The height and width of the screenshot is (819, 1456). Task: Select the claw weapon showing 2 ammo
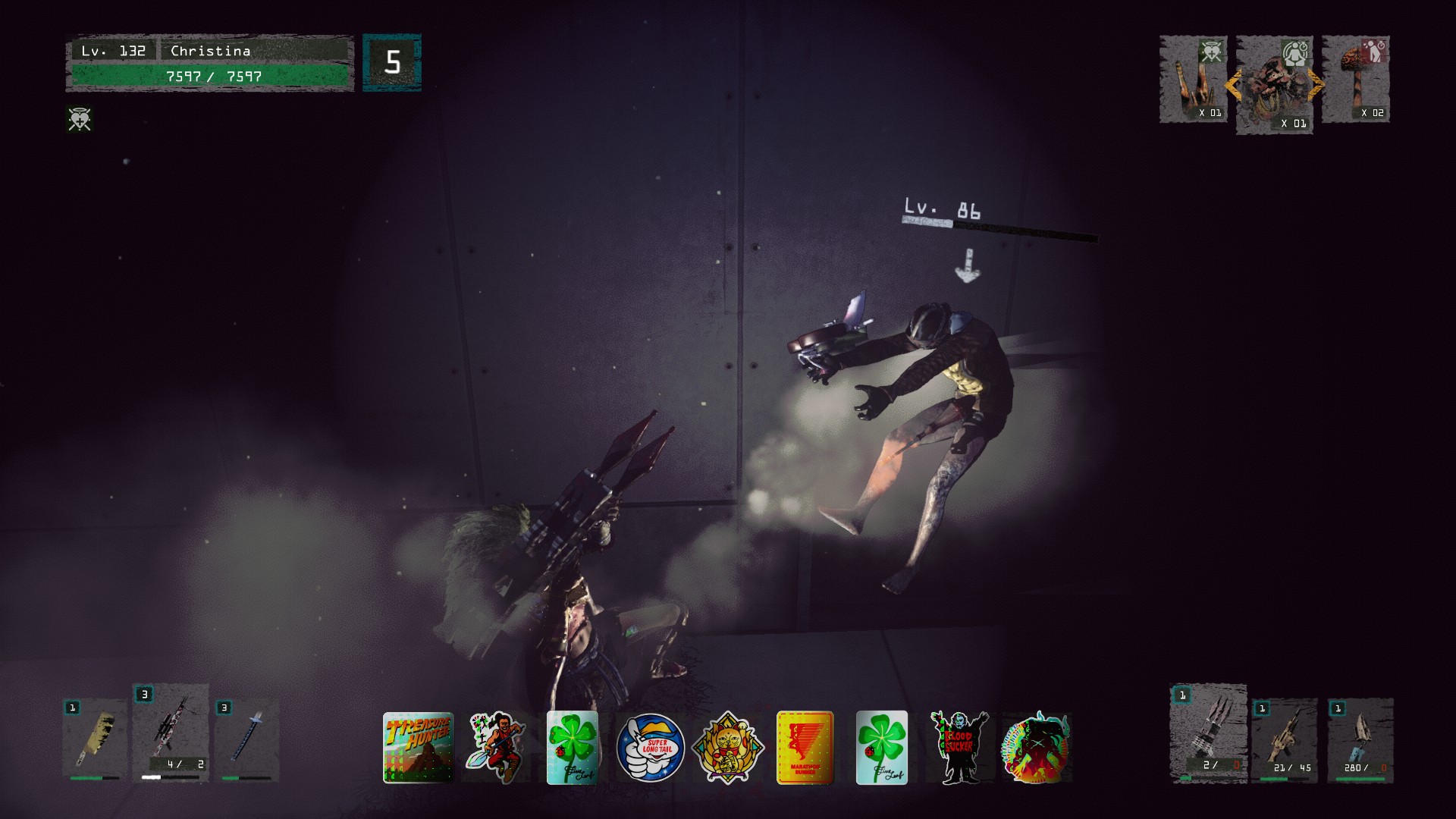1209,733
